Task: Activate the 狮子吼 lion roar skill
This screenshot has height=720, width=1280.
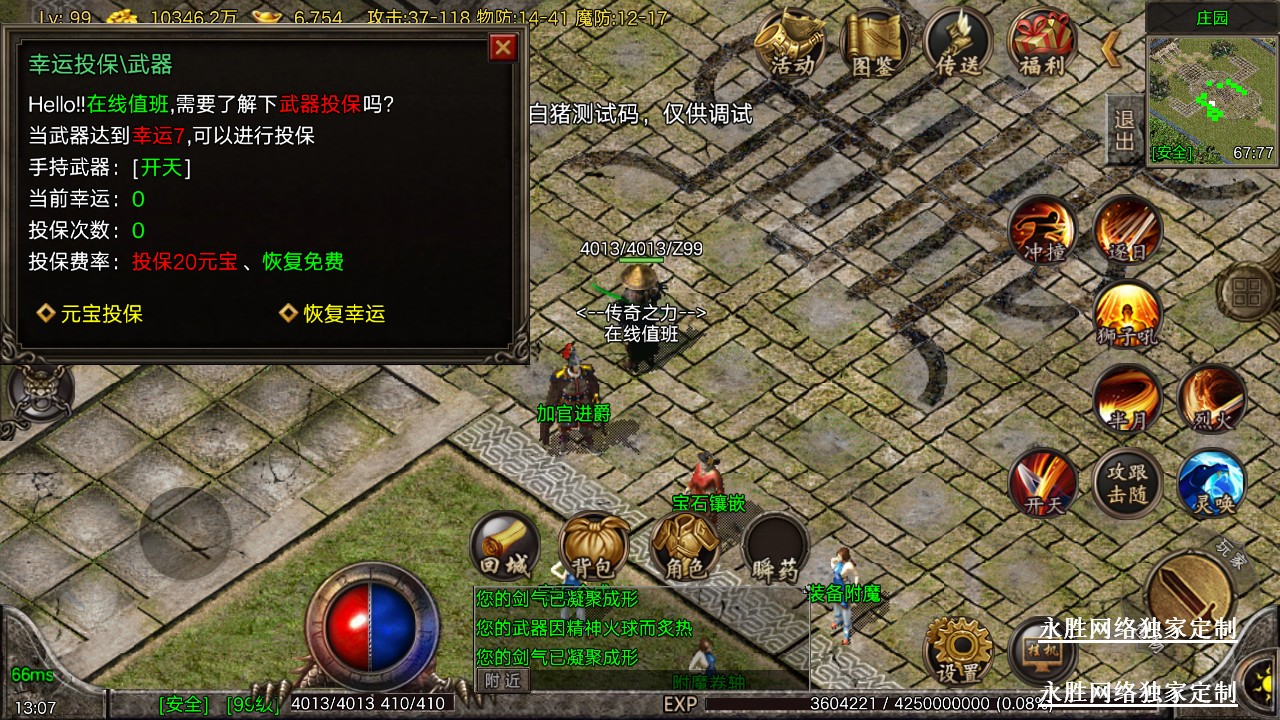Action: (1127, 315)
